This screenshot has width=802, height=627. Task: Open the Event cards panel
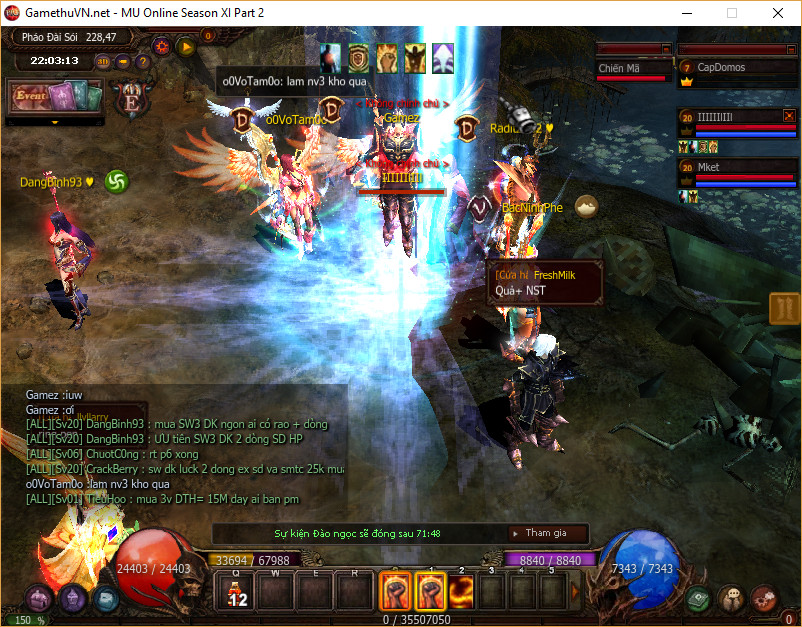pyautogui.click(x=56, y=97)
